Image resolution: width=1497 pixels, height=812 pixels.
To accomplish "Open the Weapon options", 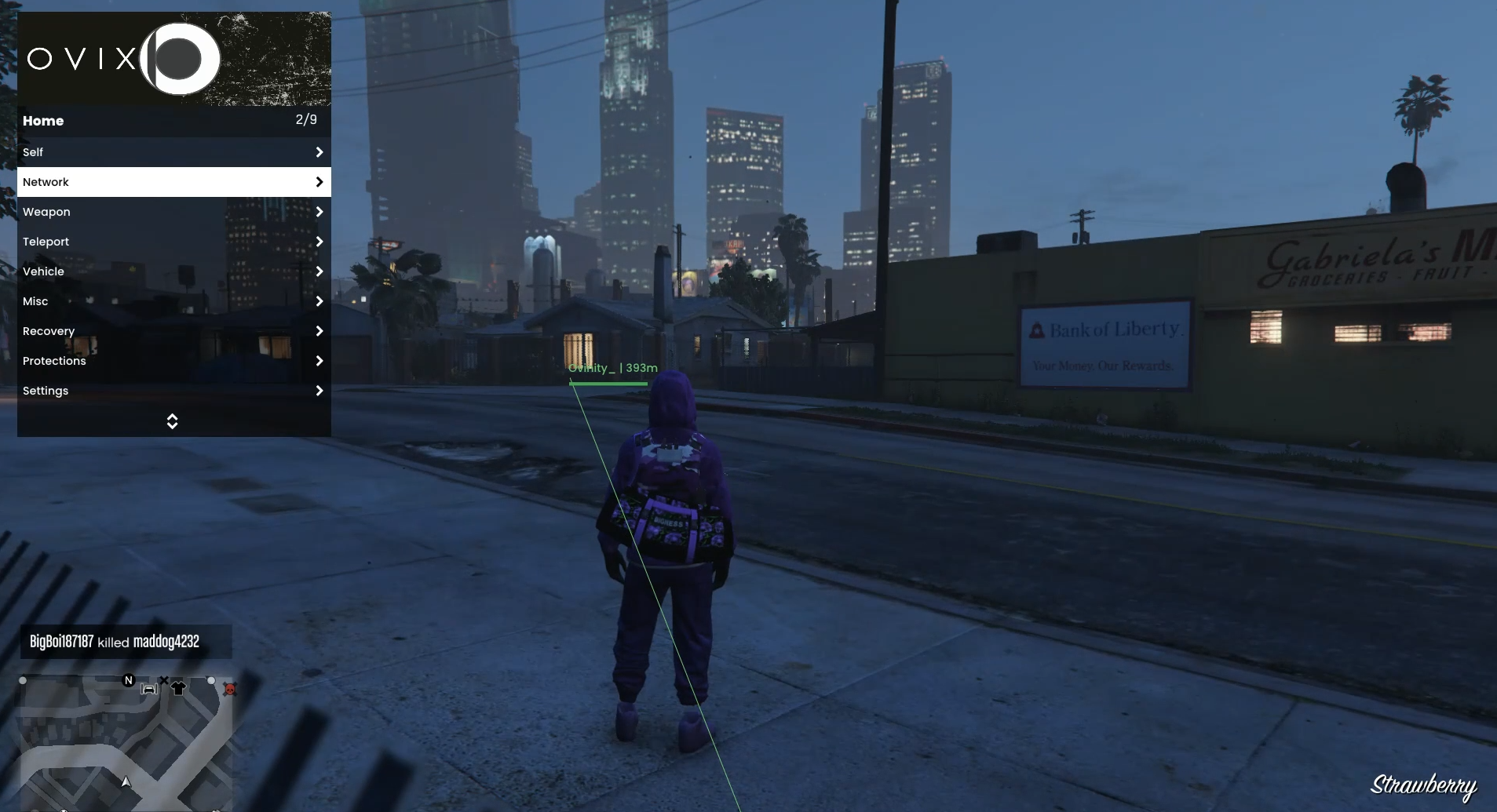I will click(x=173, y=212).
